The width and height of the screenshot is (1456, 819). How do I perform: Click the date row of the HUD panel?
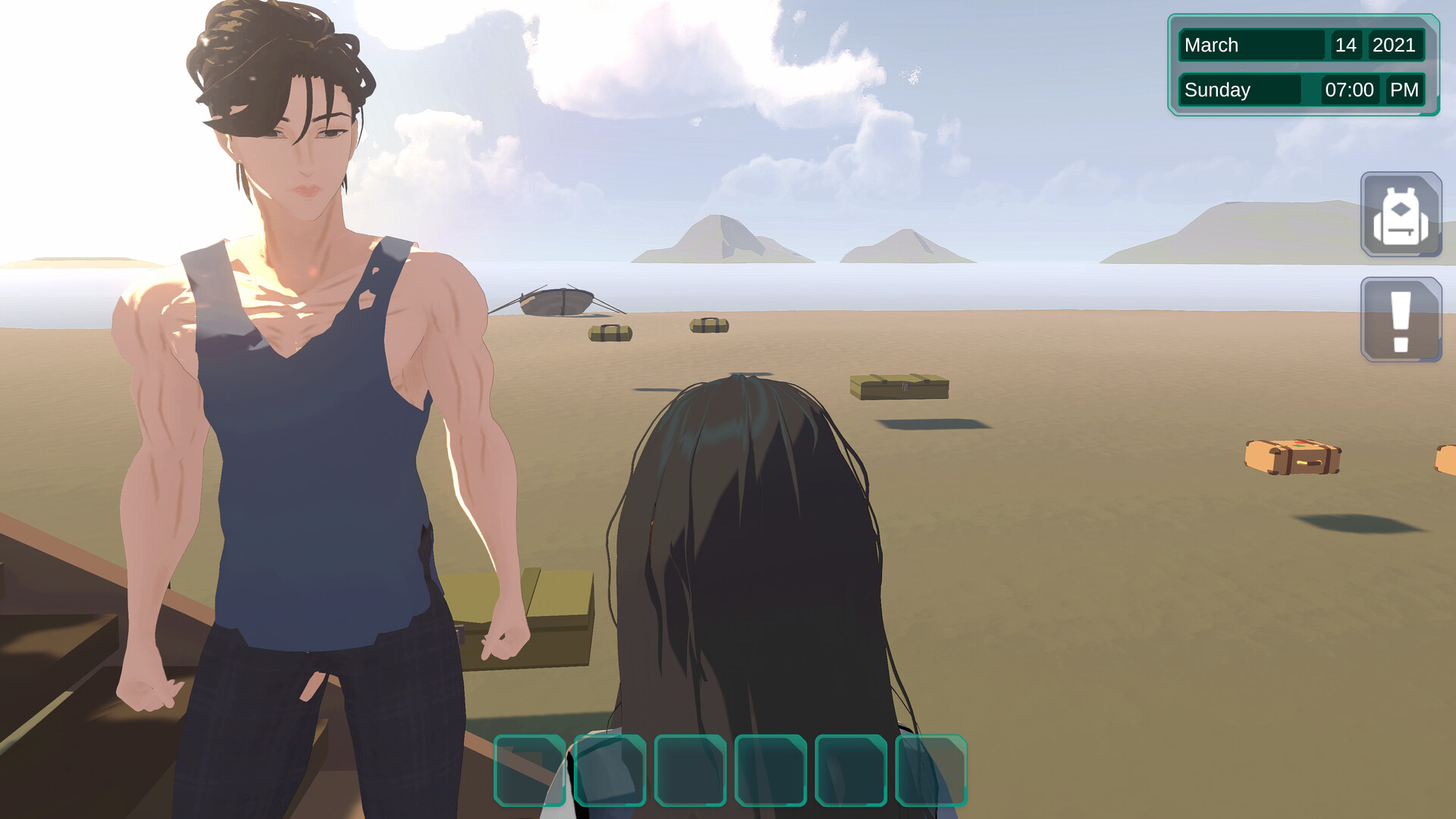point(1301,45)
